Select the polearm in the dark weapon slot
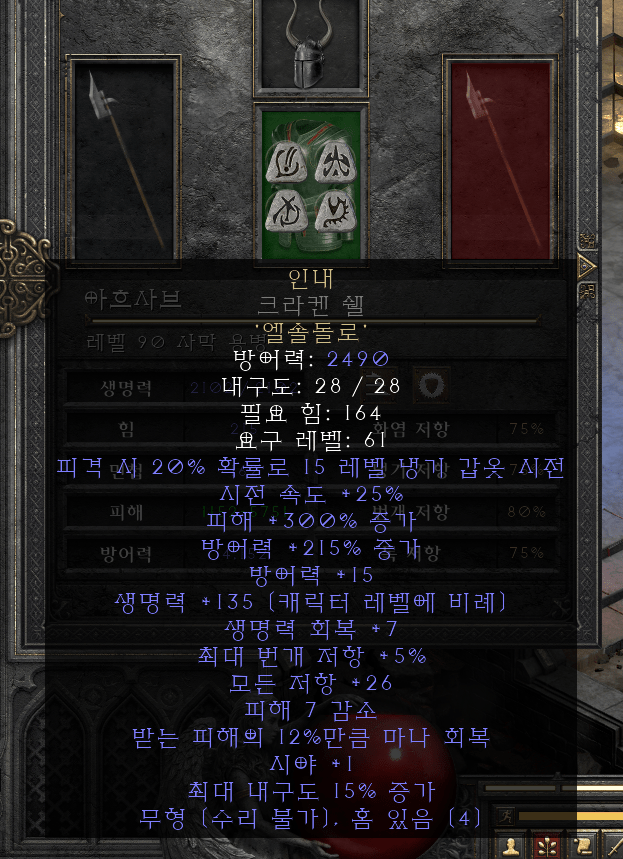Screen dimensions: 623x859 [x=124, y=160]
